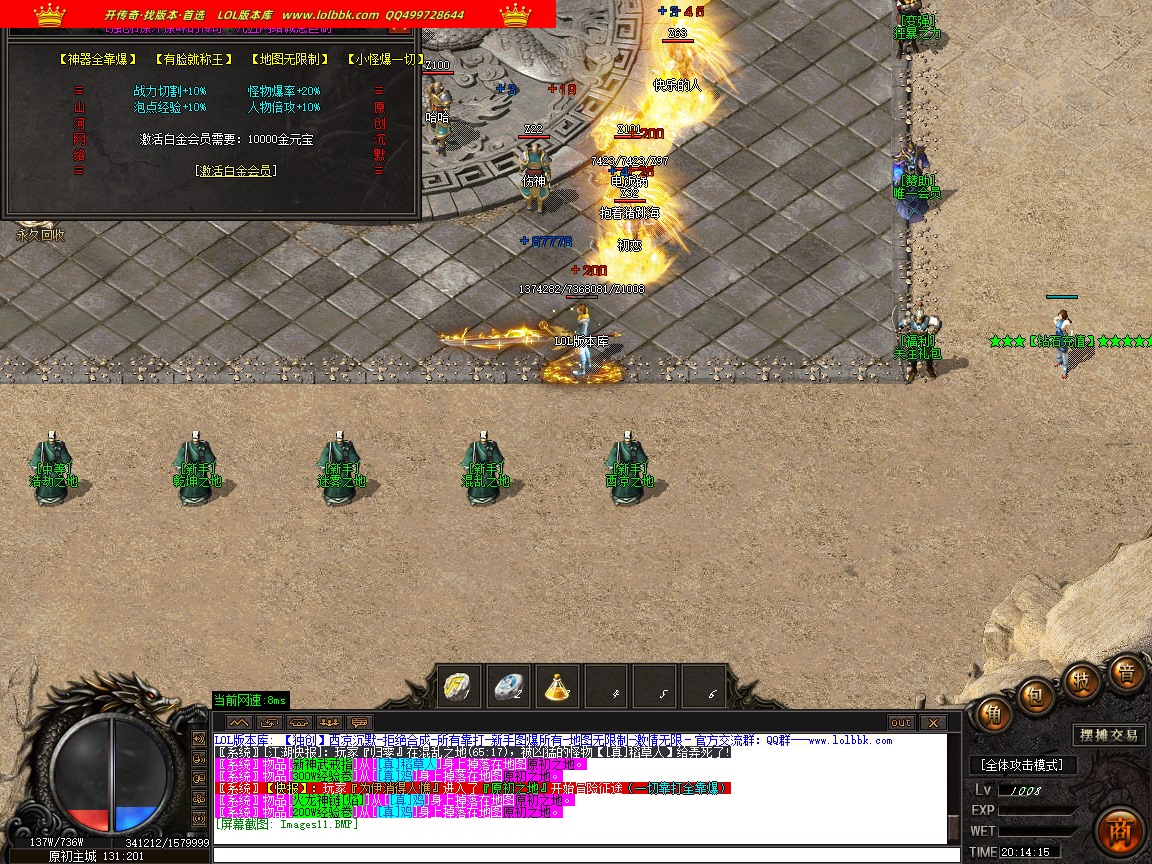Select the speech bubble chat channel button
1152x864 pixels.
[x=359, y=722]
